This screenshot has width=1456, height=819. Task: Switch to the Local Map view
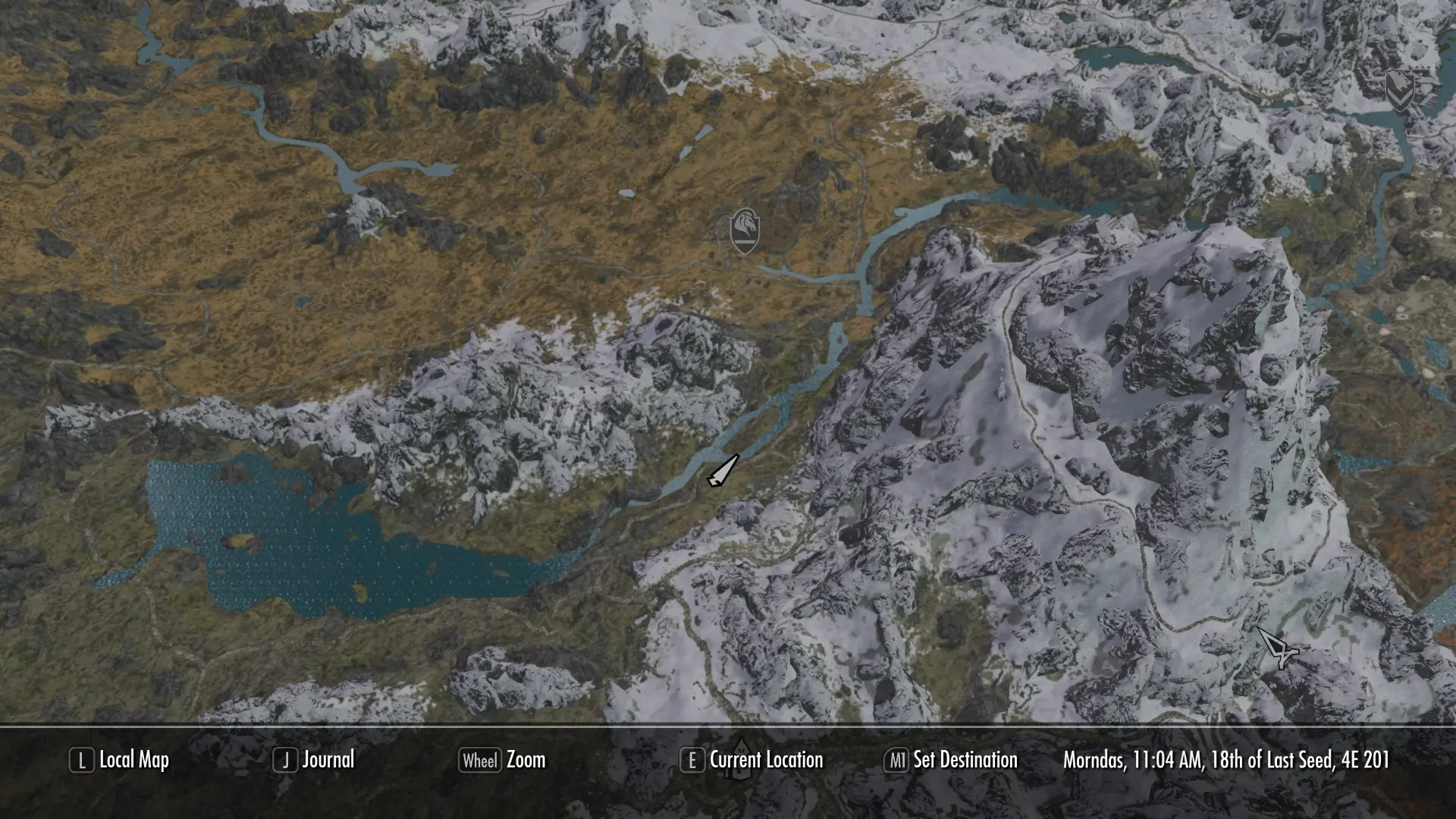point(136,761)
